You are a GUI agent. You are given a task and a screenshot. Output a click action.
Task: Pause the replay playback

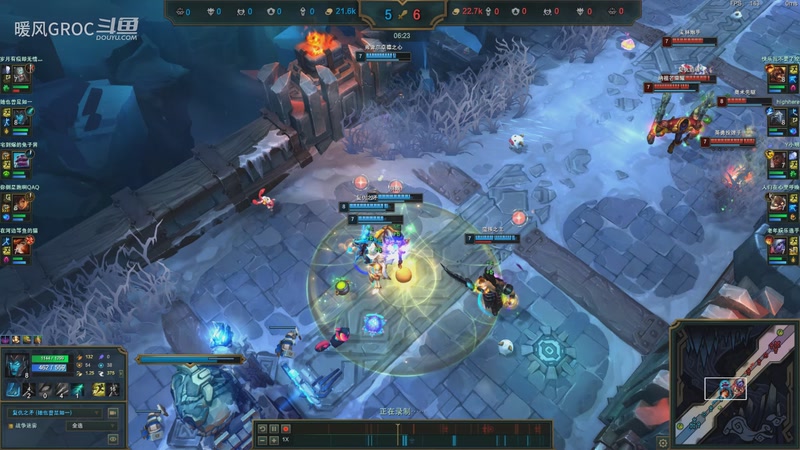click(274, 429)
